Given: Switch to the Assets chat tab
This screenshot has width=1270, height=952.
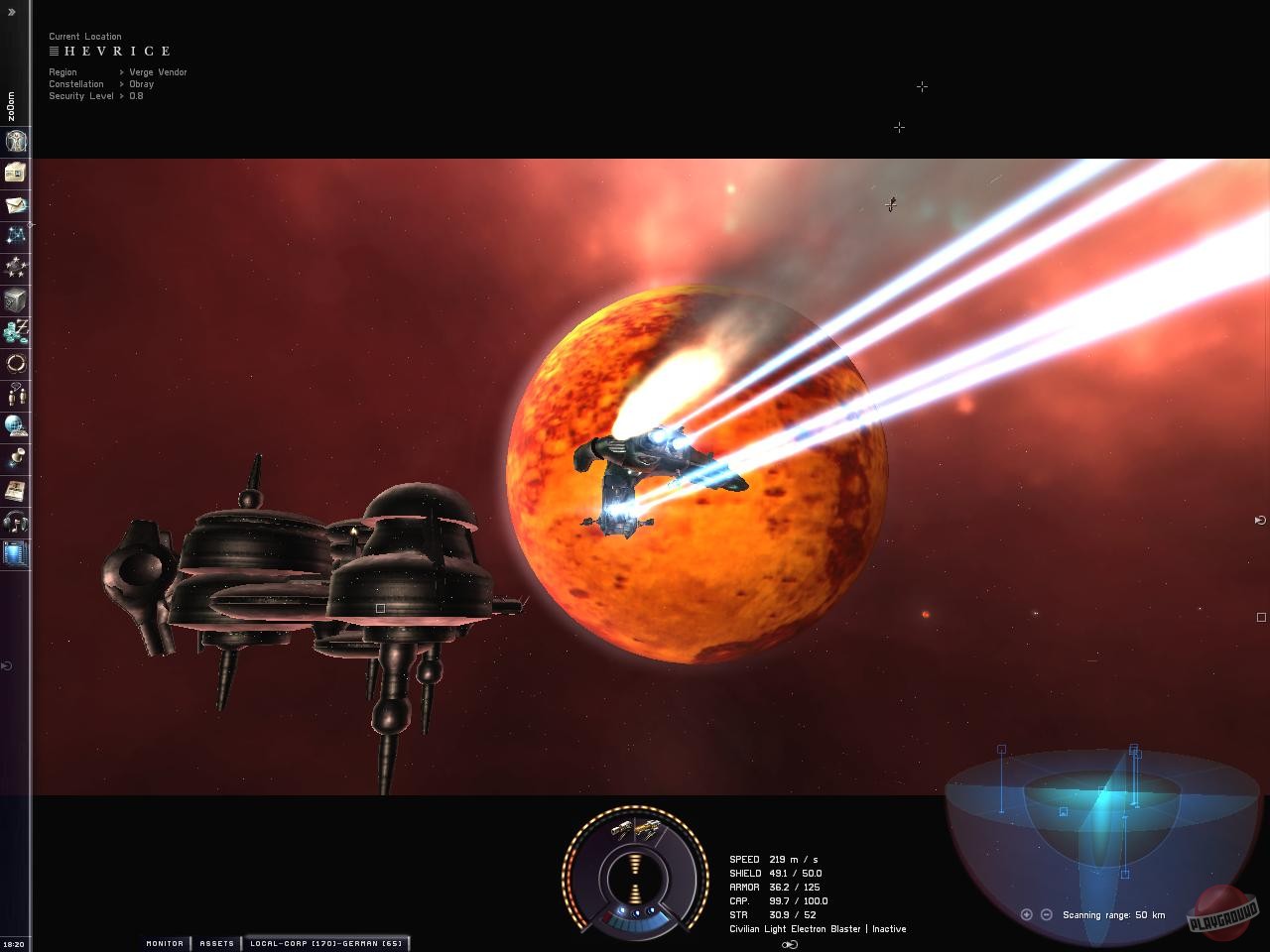Looking at the screenshot, I should click(216, 943).
